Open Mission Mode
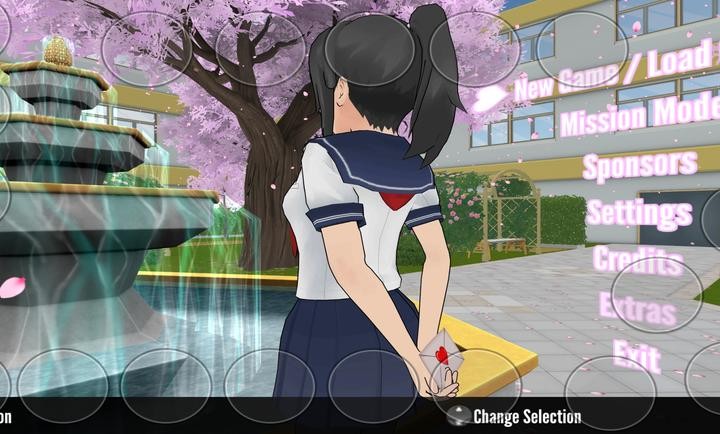The width and height of the screenshot is (720, 434). coord(640,120)
